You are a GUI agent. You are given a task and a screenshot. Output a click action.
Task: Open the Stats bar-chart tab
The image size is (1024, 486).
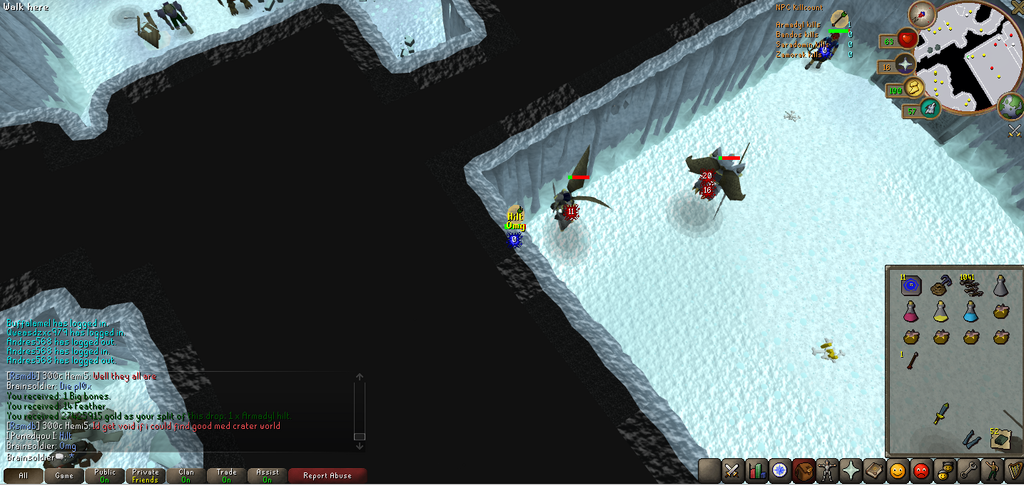pyautogui.click(x=755, y=470)
